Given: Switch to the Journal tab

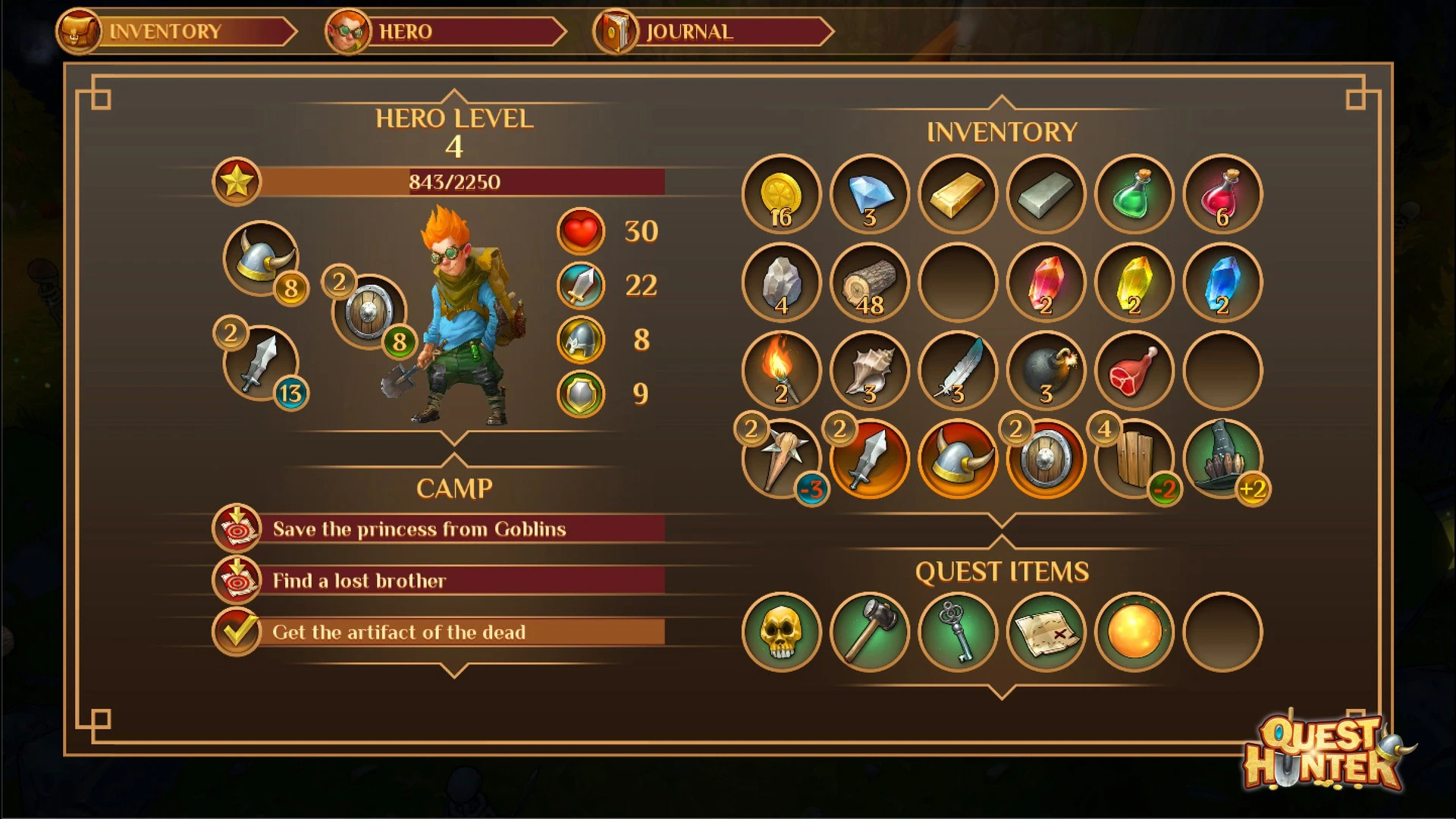Looking at the screenshot, I should pyautogui.click(x=713, y=32).
